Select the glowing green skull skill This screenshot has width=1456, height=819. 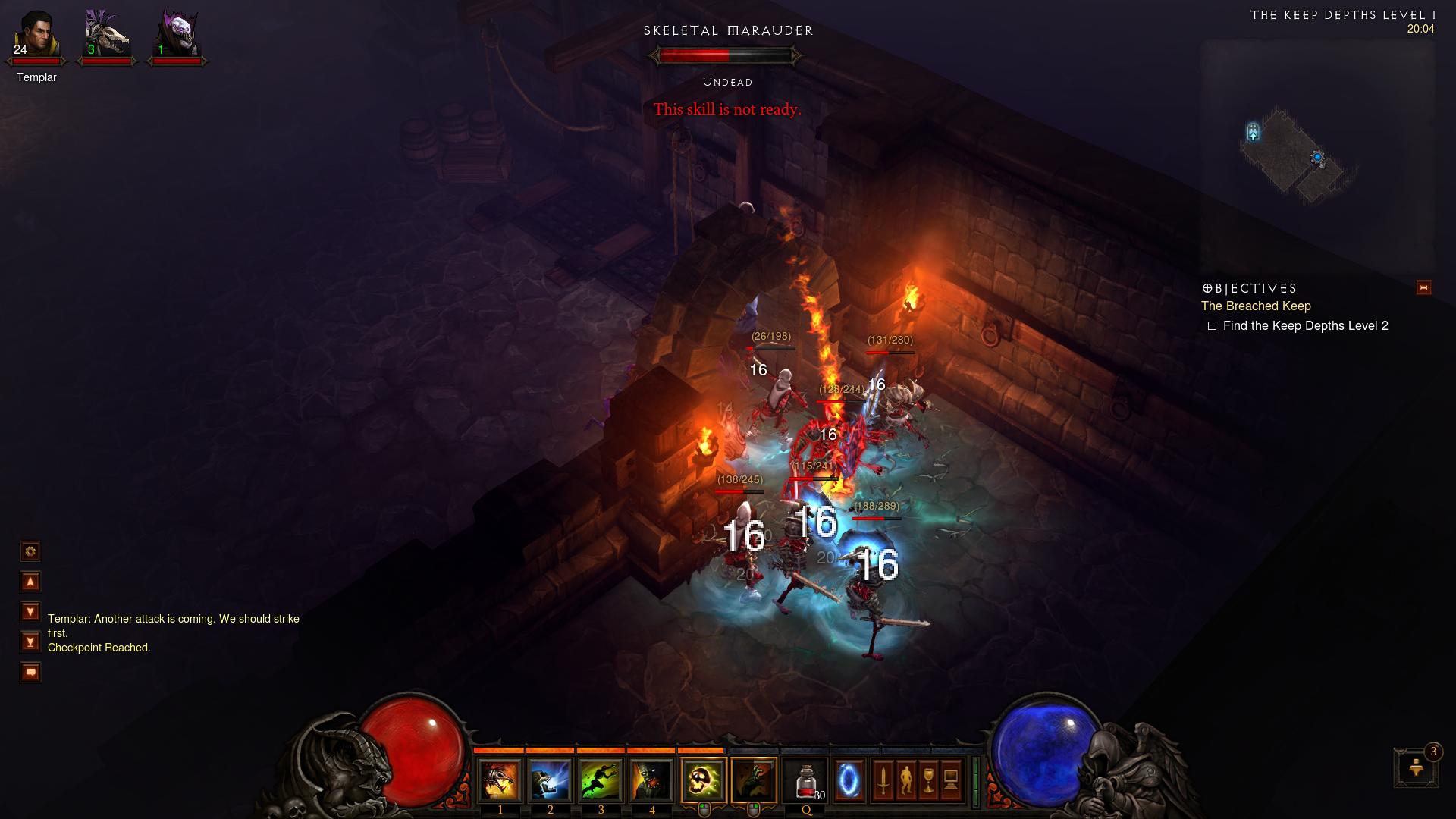coord(704,780)
